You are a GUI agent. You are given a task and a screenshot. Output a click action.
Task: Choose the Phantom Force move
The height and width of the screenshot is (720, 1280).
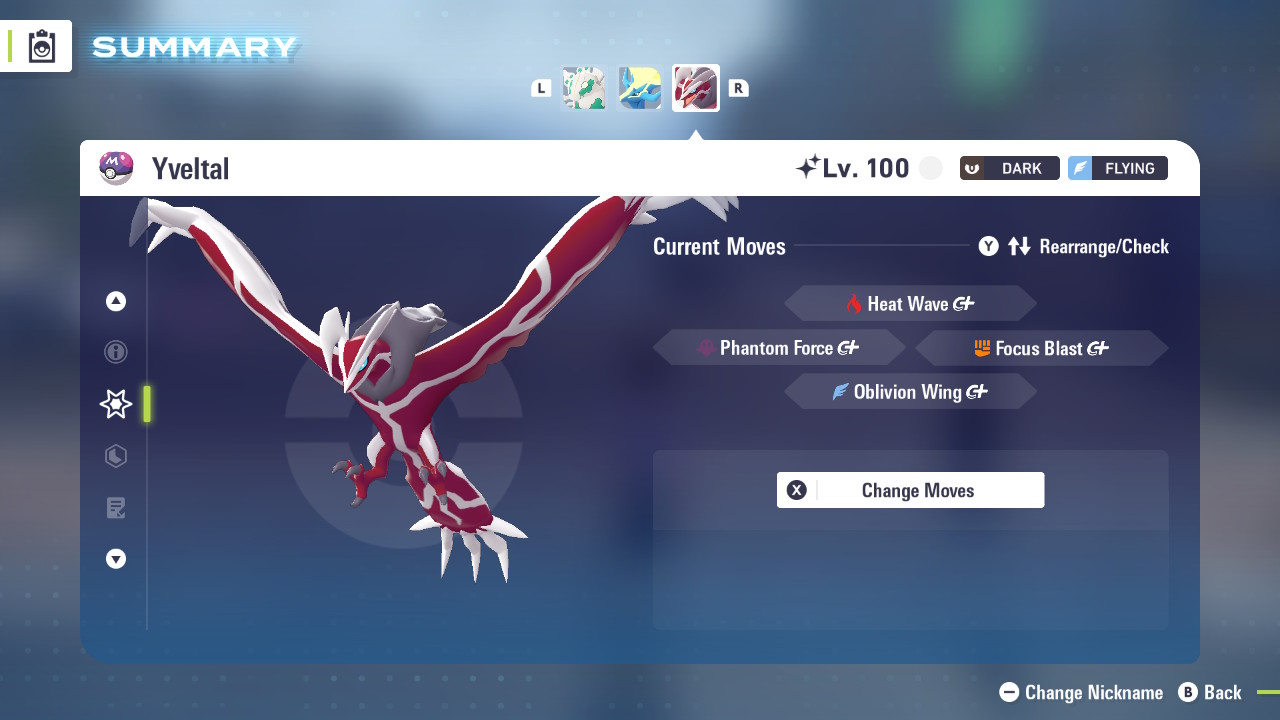click(x=779, y=348)
